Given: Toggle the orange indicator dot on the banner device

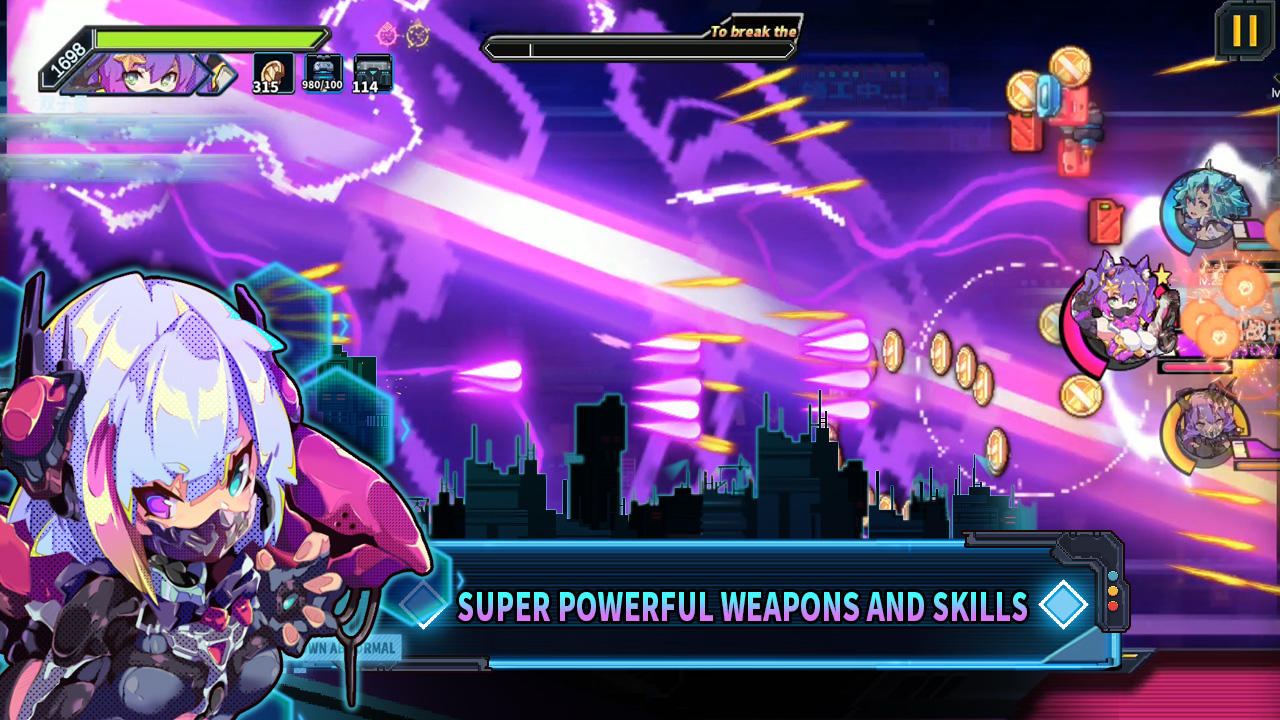Looking at the screenshot, I should coord(1113,590).
